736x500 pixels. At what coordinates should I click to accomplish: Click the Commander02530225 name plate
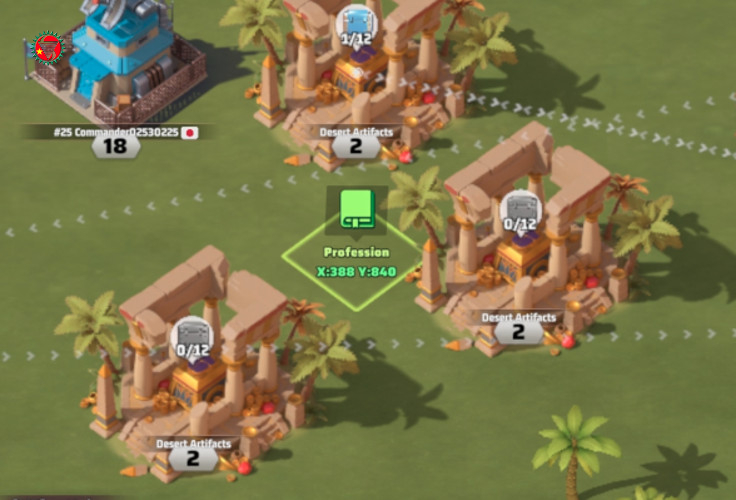click(x=115, y=131)
